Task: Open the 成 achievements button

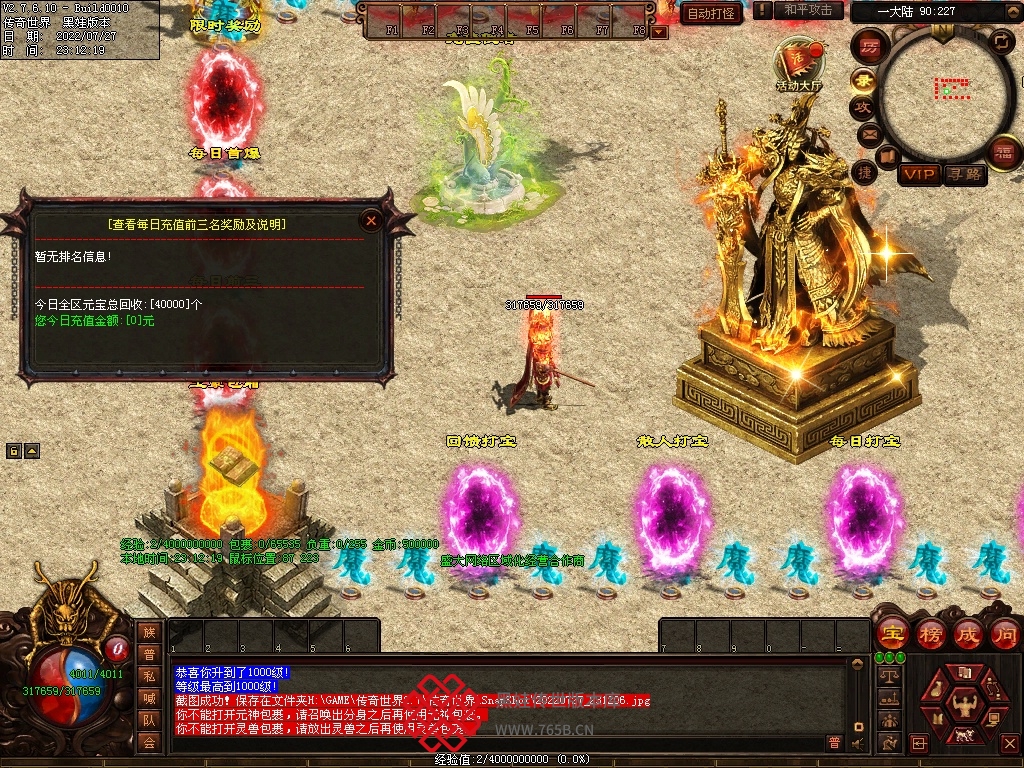Action: [x=967, y=634]
